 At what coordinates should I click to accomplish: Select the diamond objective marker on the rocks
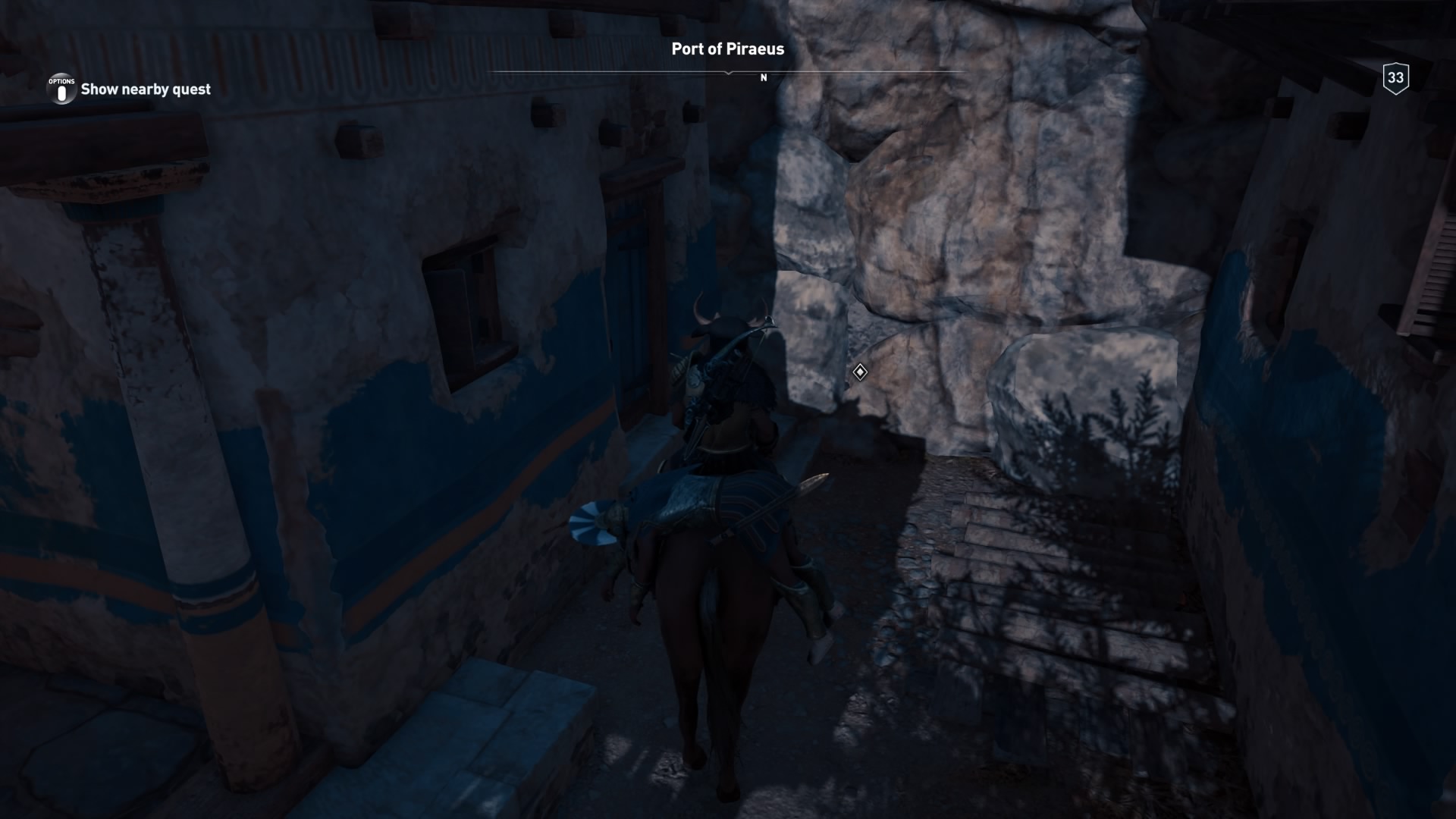[858, 372]
